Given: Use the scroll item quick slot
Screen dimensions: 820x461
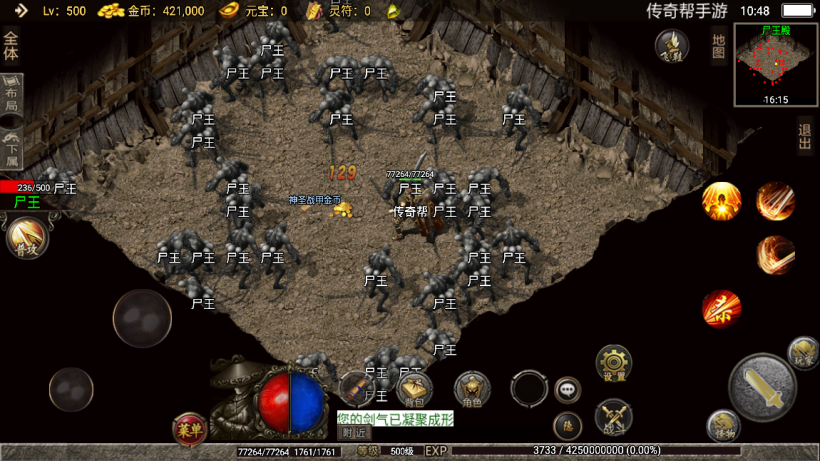Looking at the screenshot, I should [x=357, y=387].
